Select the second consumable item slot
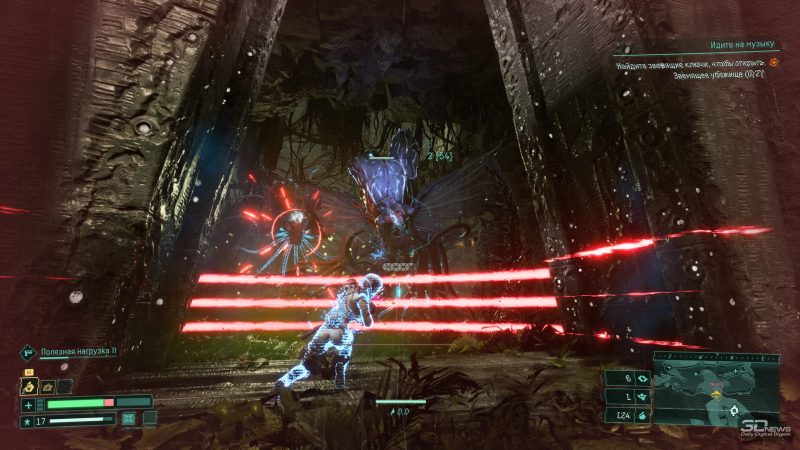800x450 pixels. click(x=47, y=385)
